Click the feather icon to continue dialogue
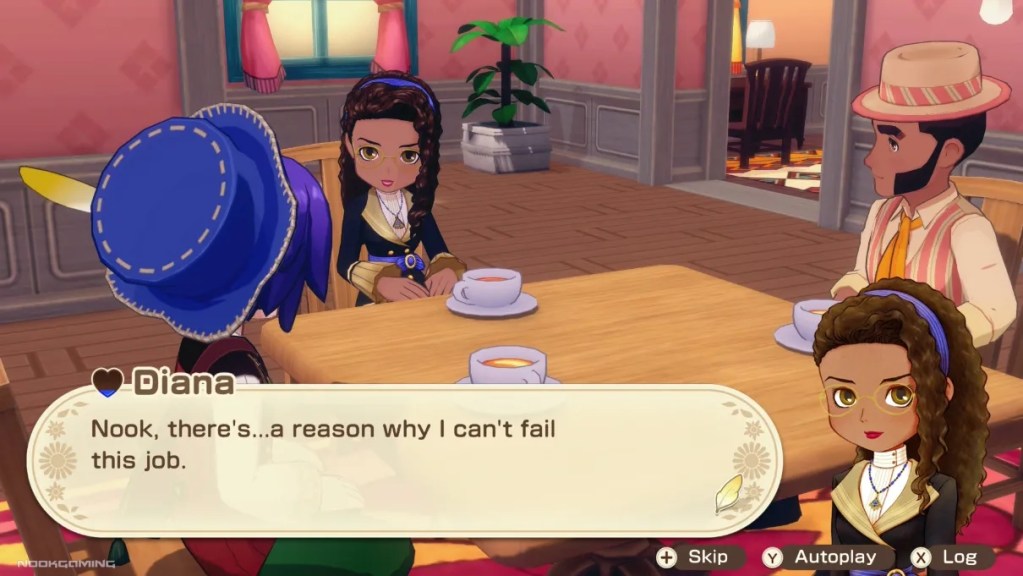 pos(729,493)
